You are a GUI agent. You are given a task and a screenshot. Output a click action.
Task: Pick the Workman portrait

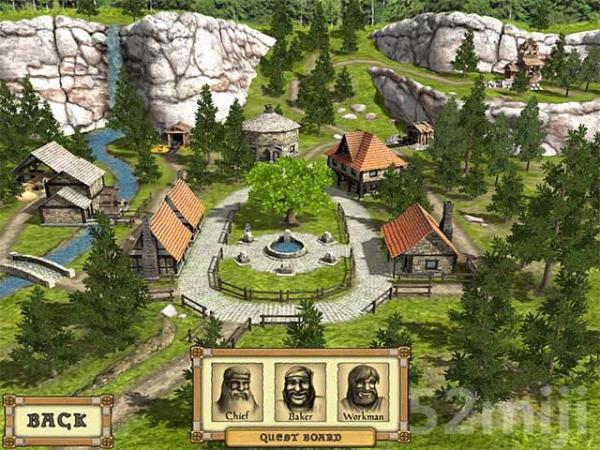(x=362, y=391)
